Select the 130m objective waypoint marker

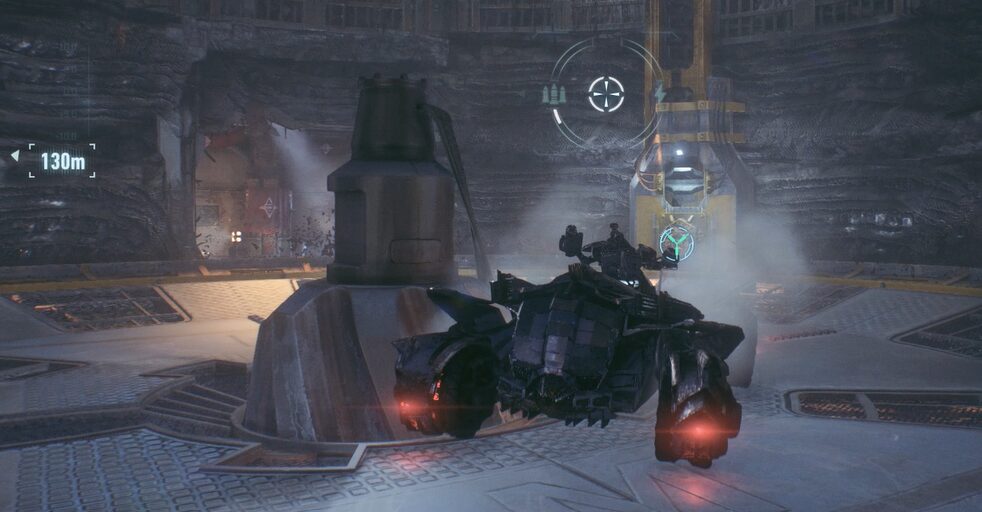pos(61,160)
